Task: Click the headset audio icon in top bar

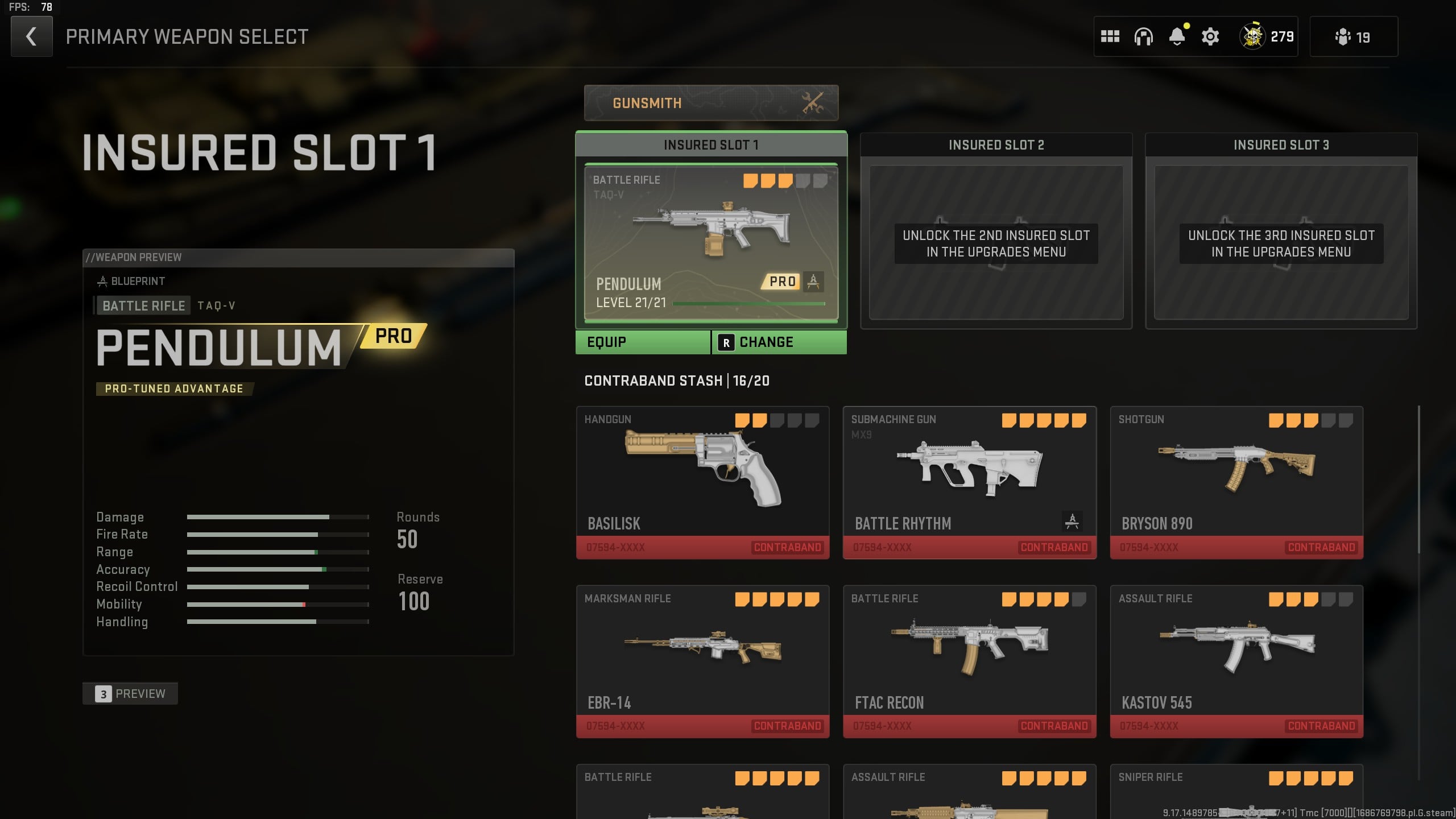Action: point(1144,36)
